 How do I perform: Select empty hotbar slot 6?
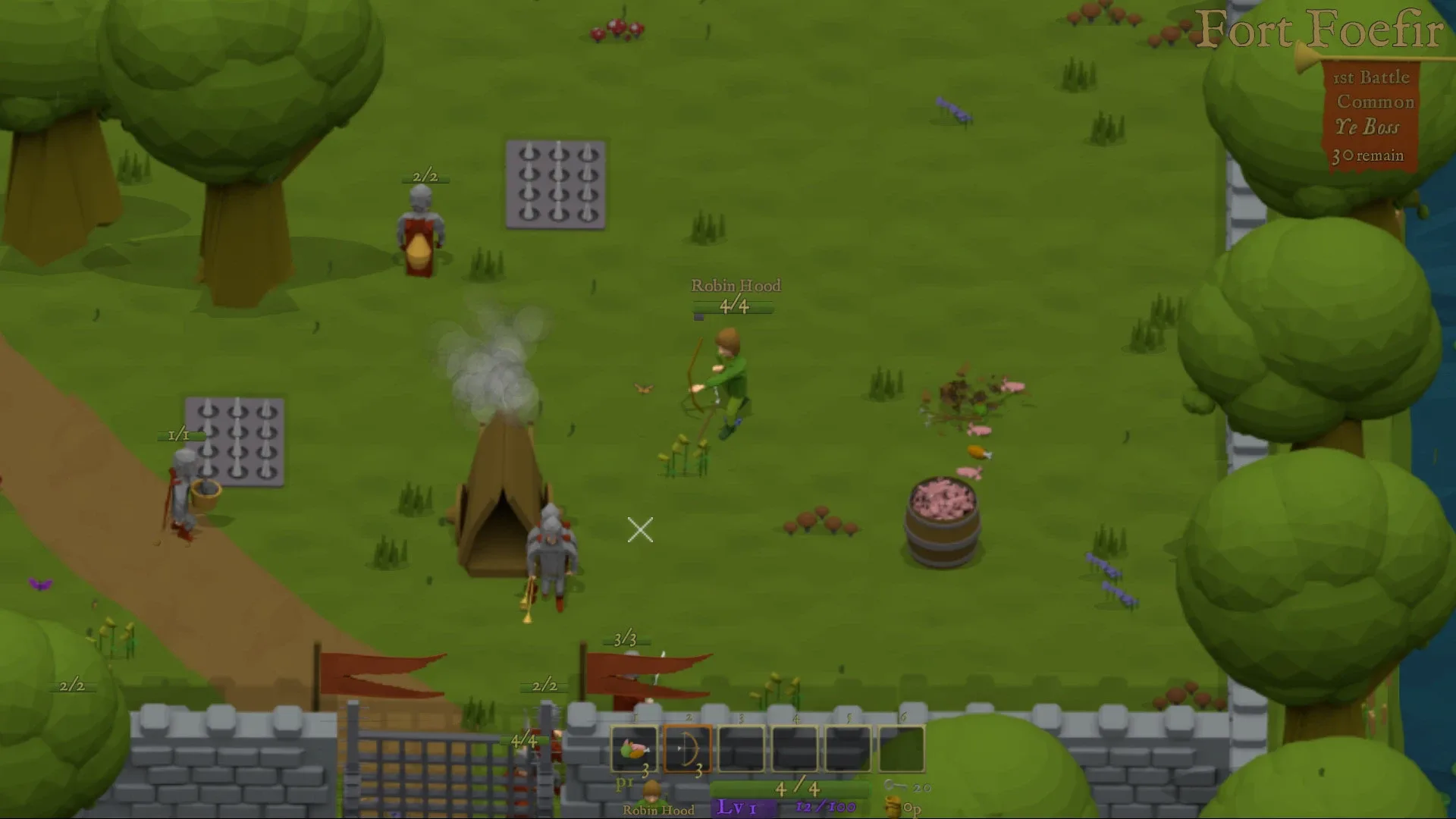coord(902,750)
